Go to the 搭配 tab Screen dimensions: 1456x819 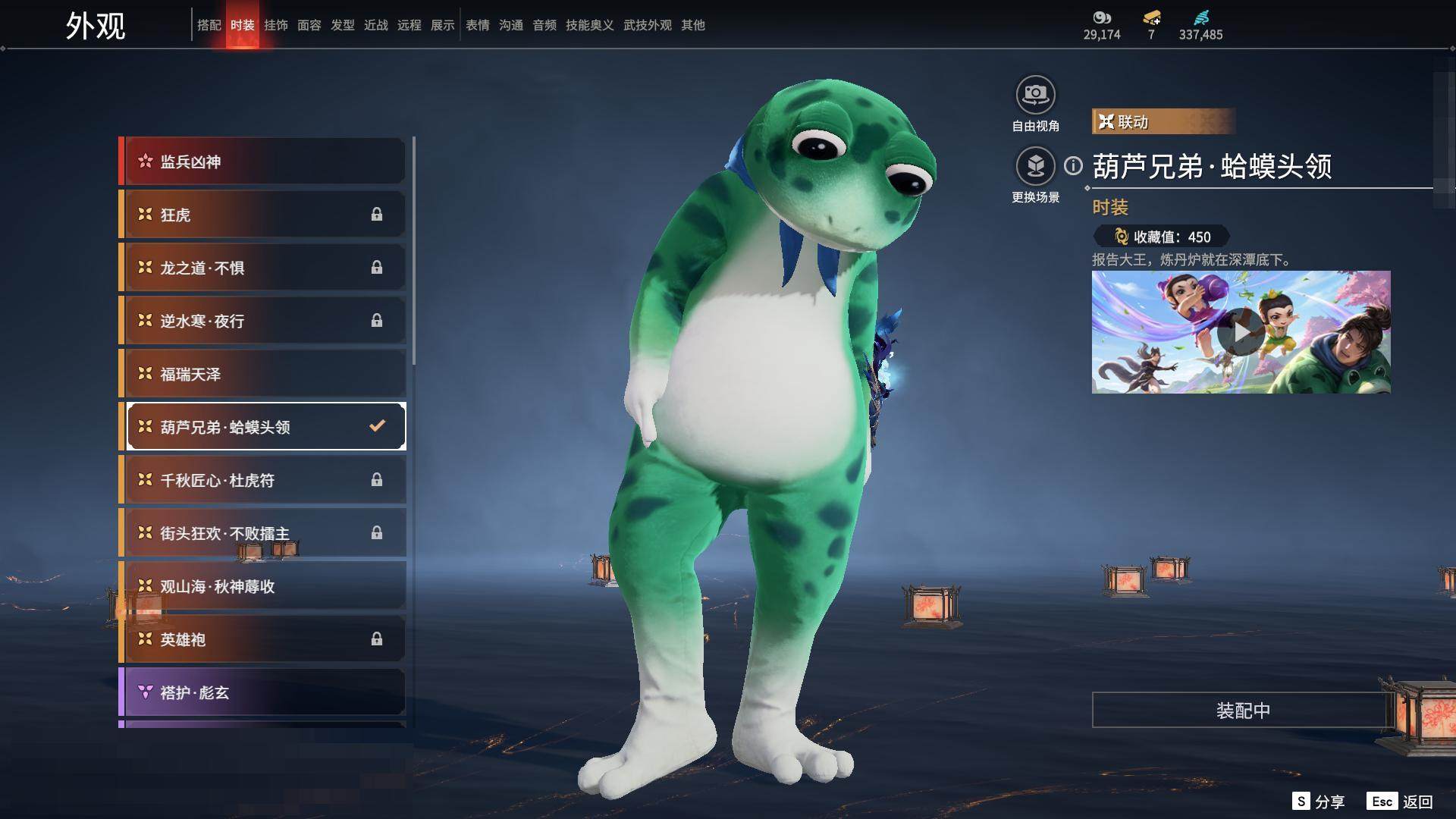pos(209,25)
